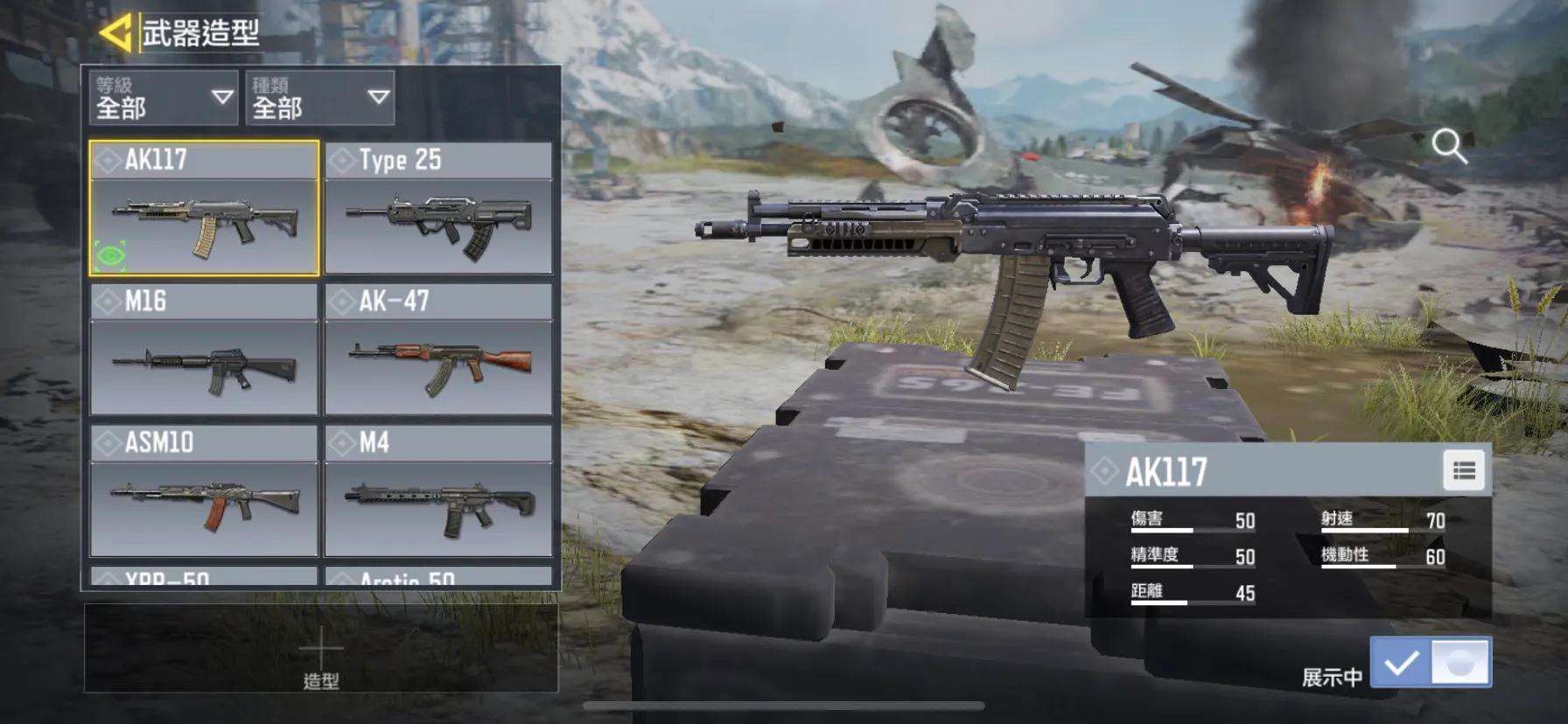Choose the Type 25 rifle tile

pyautogui.click(x=438, y=209)
